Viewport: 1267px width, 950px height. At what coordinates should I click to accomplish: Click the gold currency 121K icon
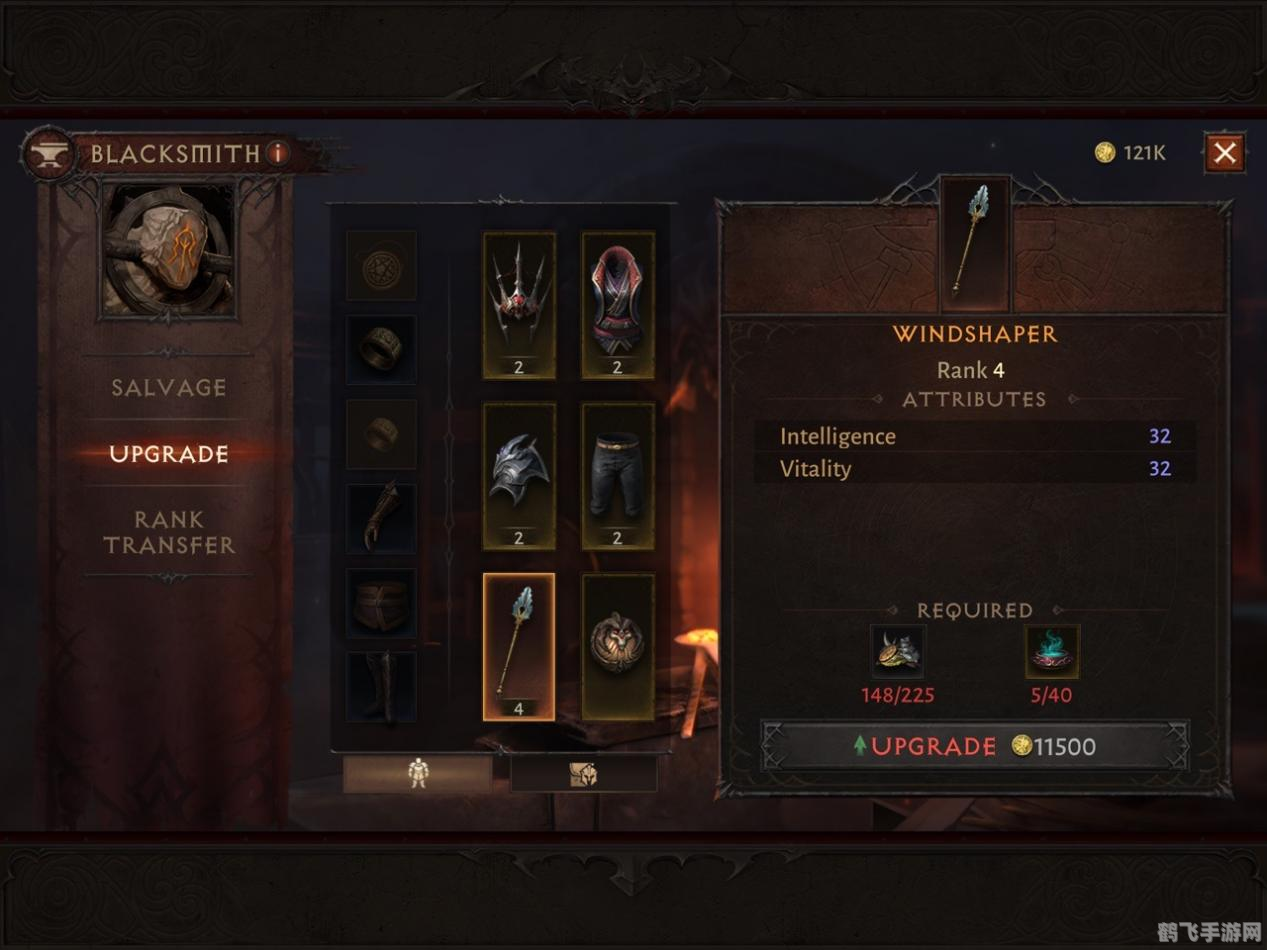(1104, 152)
